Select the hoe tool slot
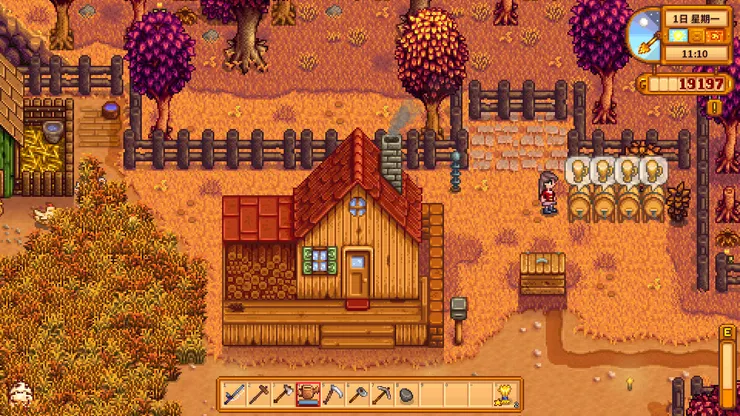 tap(356, 393)
